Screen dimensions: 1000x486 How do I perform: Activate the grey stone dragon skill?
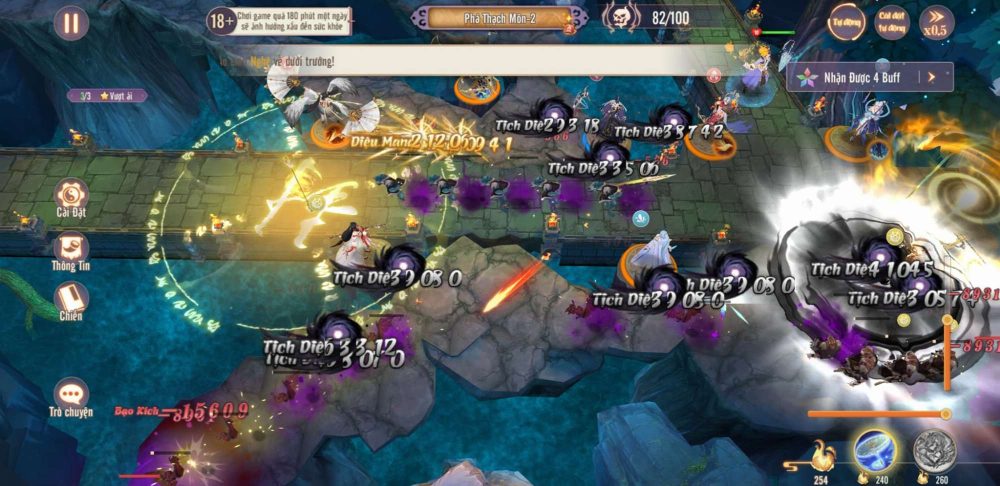[x=934, y=452]
